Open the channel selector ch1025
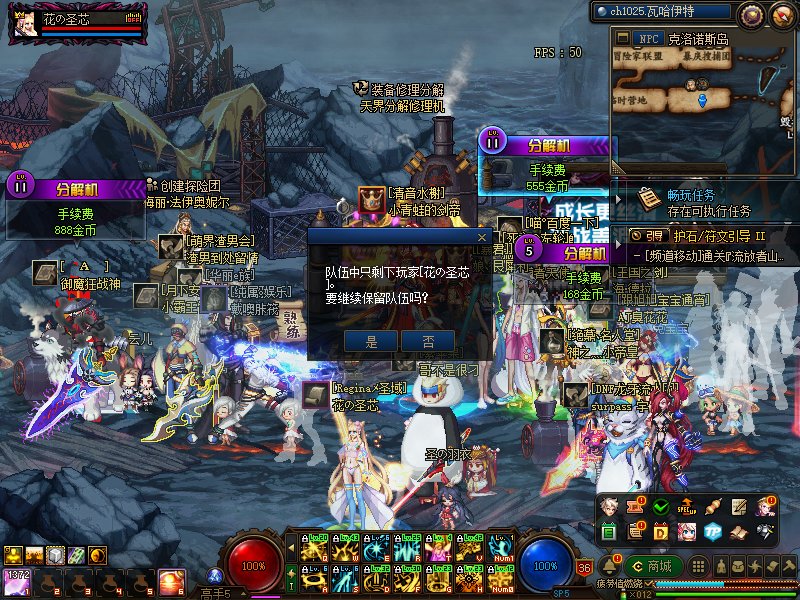Image resolution: width=800 pixels, height=600 pixels. click(x=663, y=12)
